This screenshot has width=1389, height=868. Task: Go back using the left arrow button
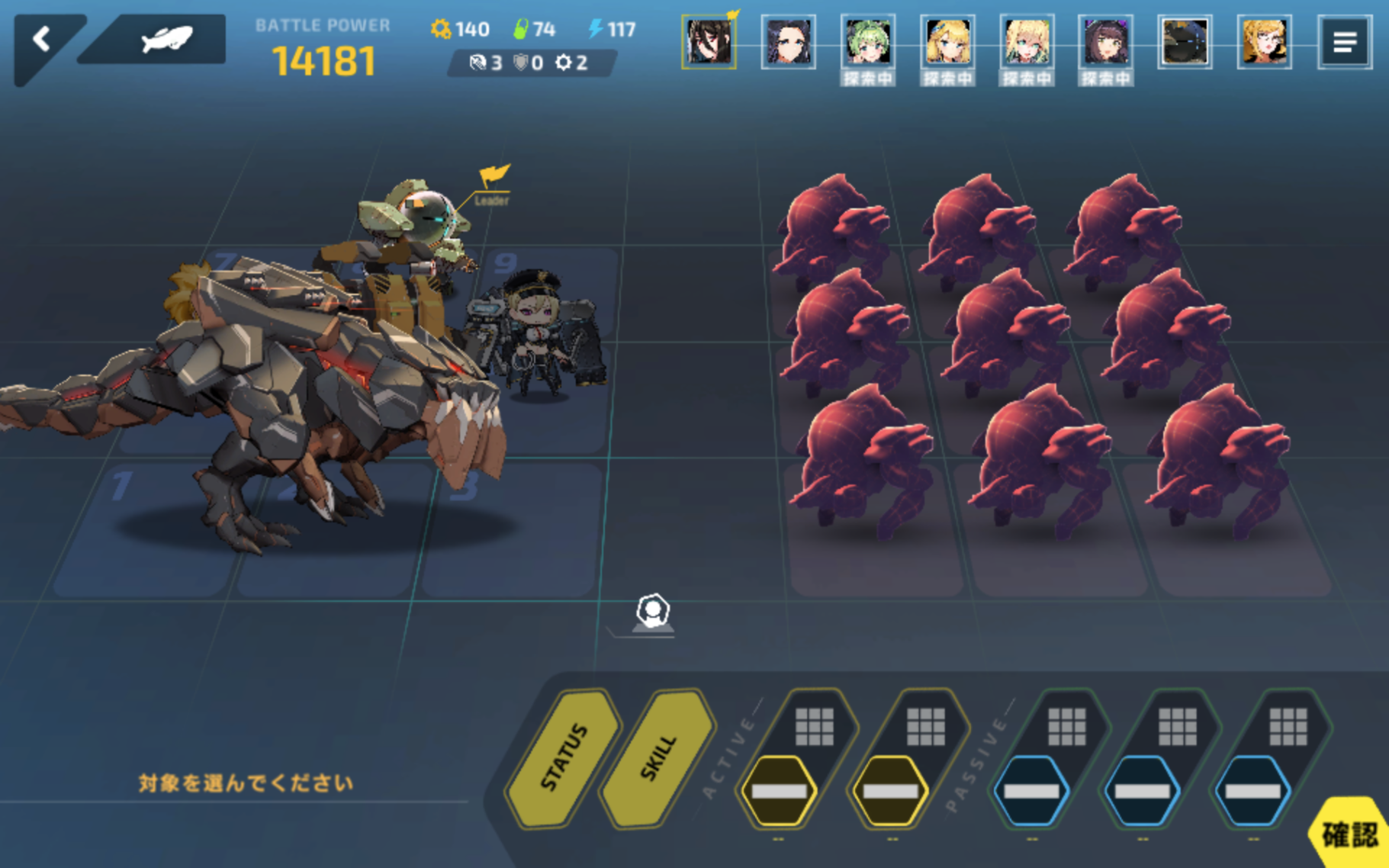42,40
